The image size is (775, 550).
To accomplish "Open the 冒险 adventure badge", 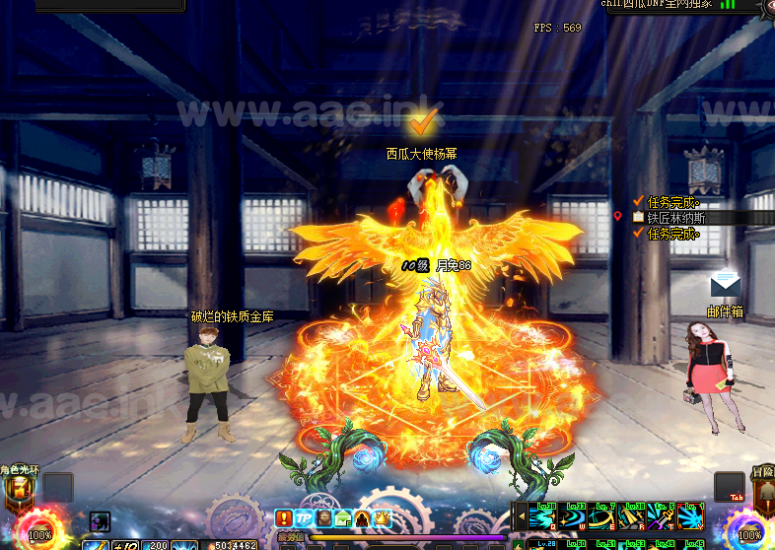I will click(x=760, y=488).
